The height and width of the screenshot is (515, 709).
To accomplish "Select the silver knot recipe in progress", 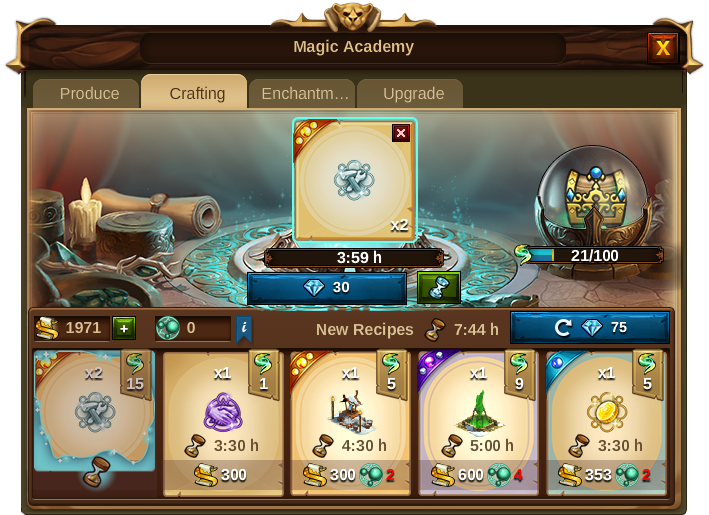I will click(94, 412).
